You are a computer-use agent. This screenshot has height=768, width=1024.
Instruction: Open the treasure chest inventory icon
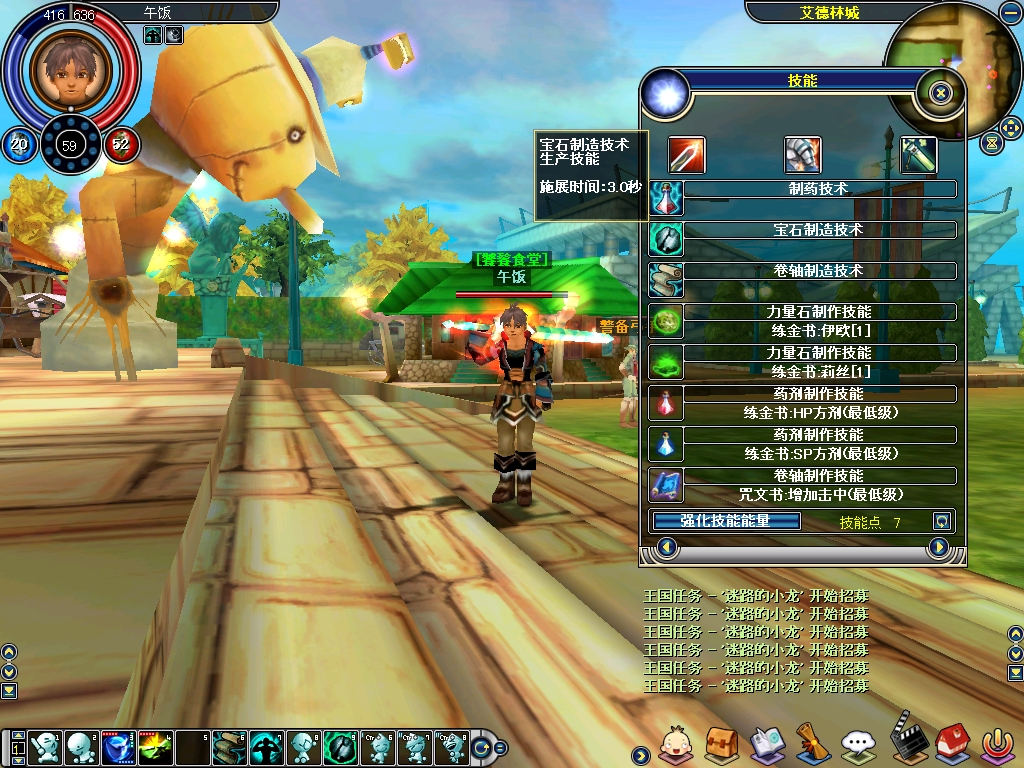pyautogui.click(x=721, y=743)
